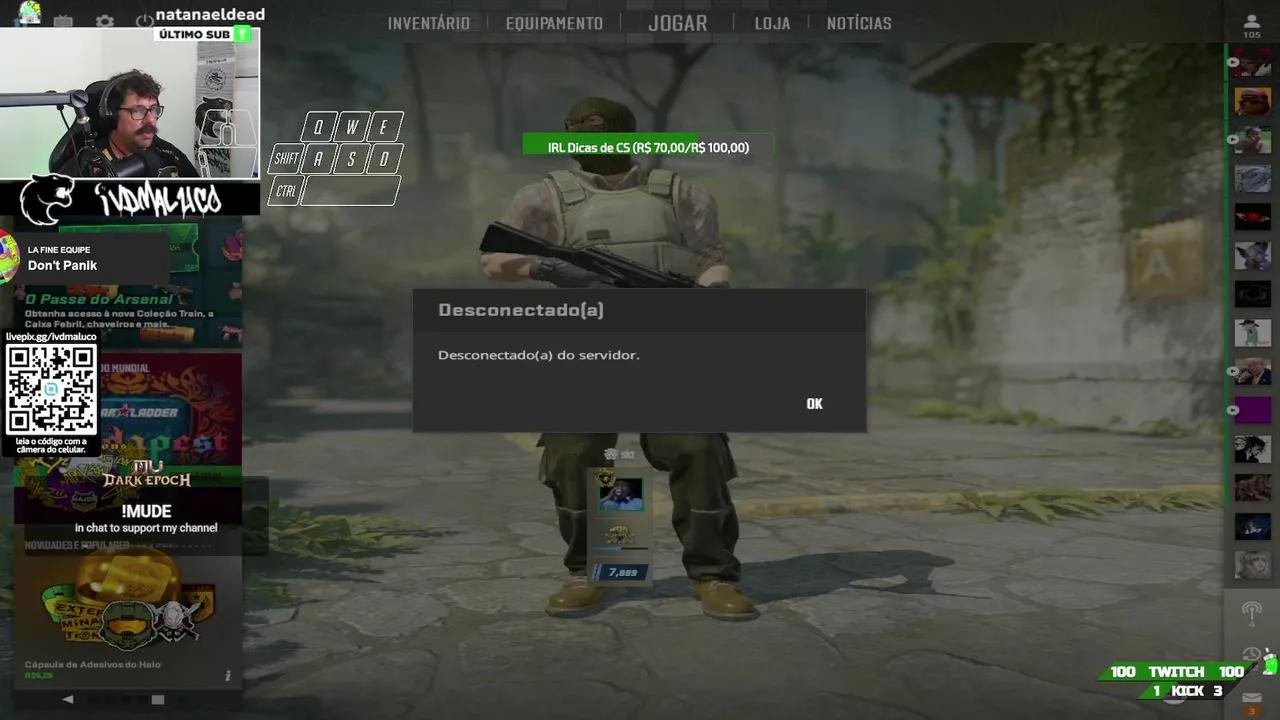Open the Watch TV icon near the gear
This screenshot has height=720, width=1280.
coord(63,21)
